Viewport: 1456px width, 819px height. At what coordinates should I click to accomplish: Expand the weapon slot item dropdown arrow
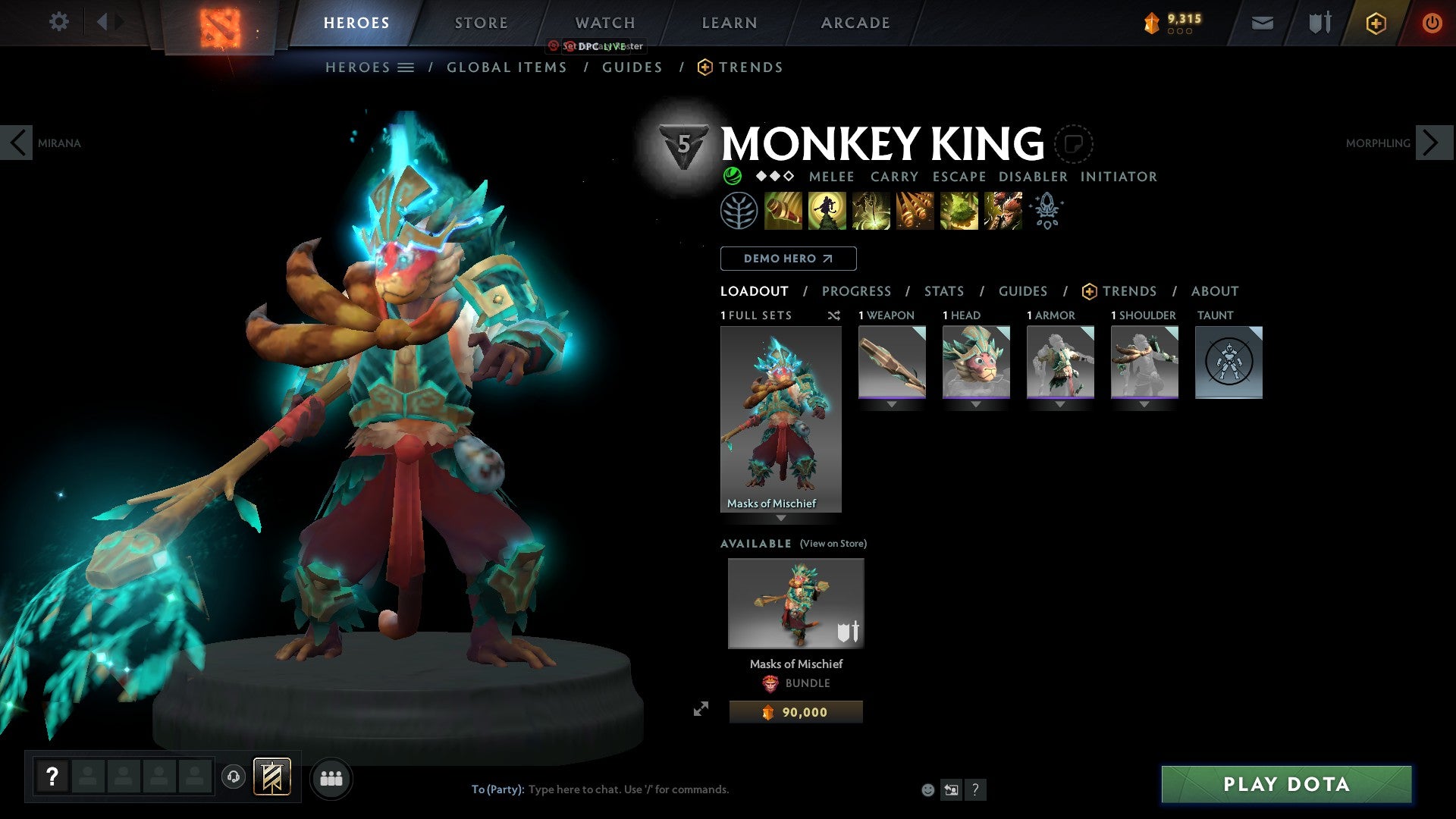[x=892, y=404]
